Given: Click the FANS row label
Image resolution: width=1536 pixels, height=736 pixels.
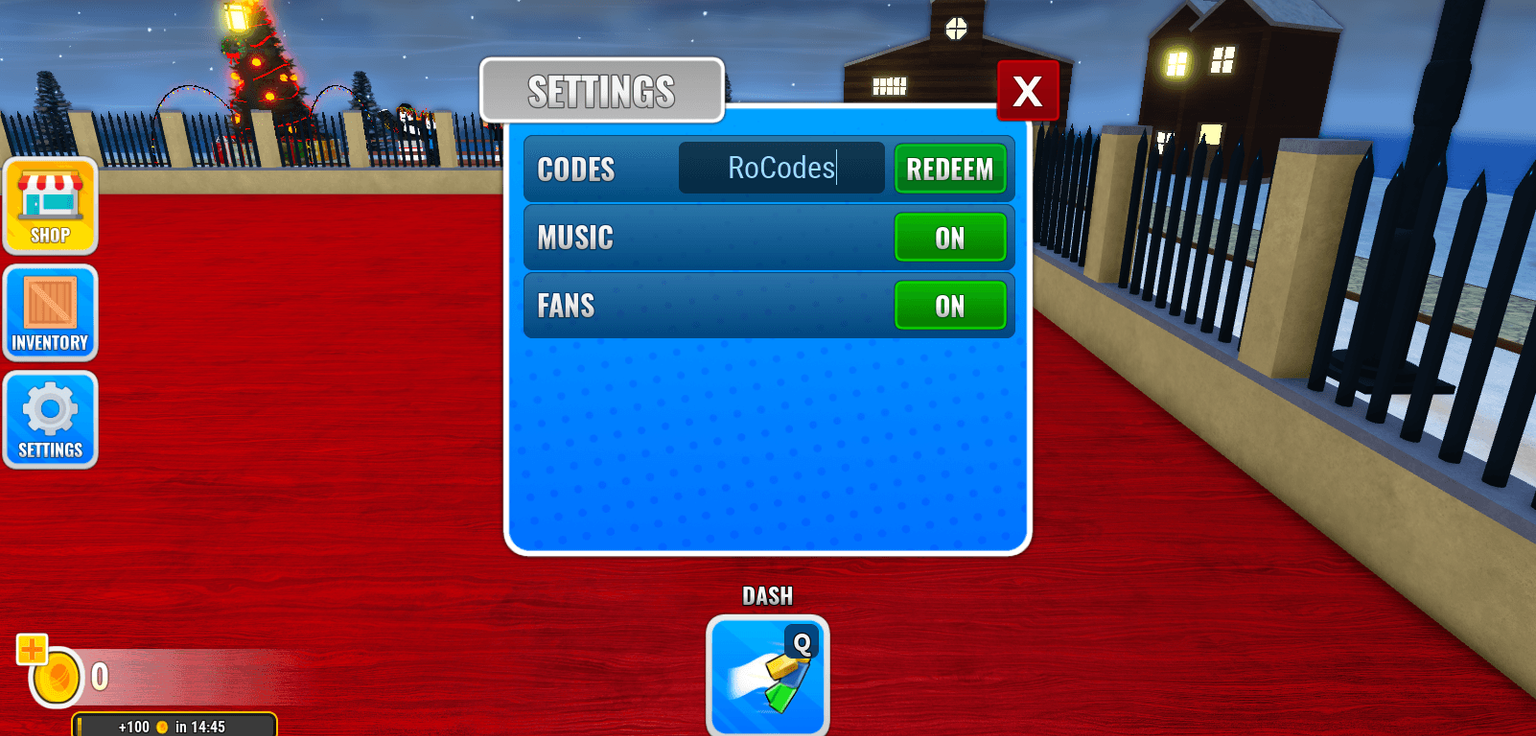Looking at the screenshot, I should [565, 305].
